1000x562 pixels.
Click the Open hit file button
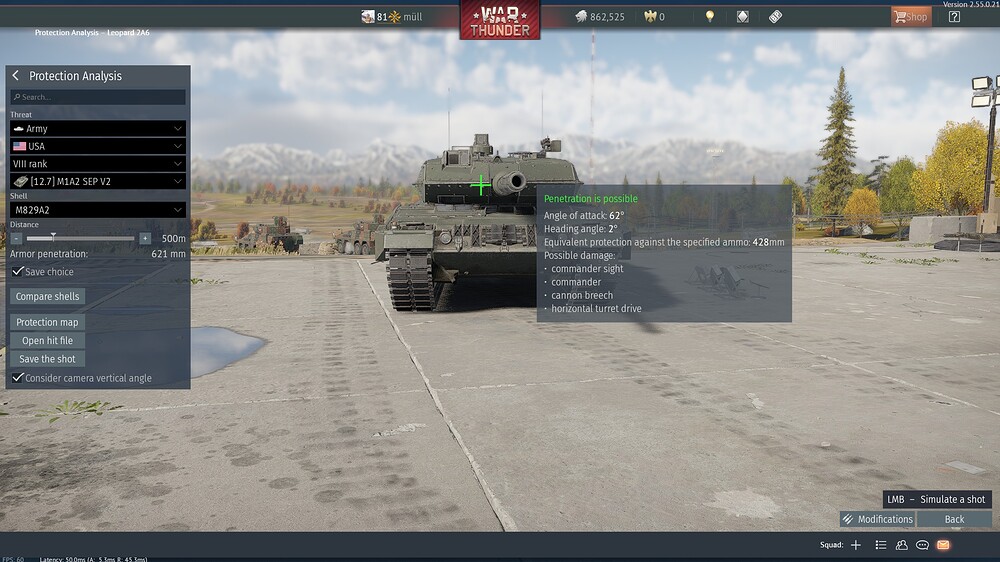point(47,341)
